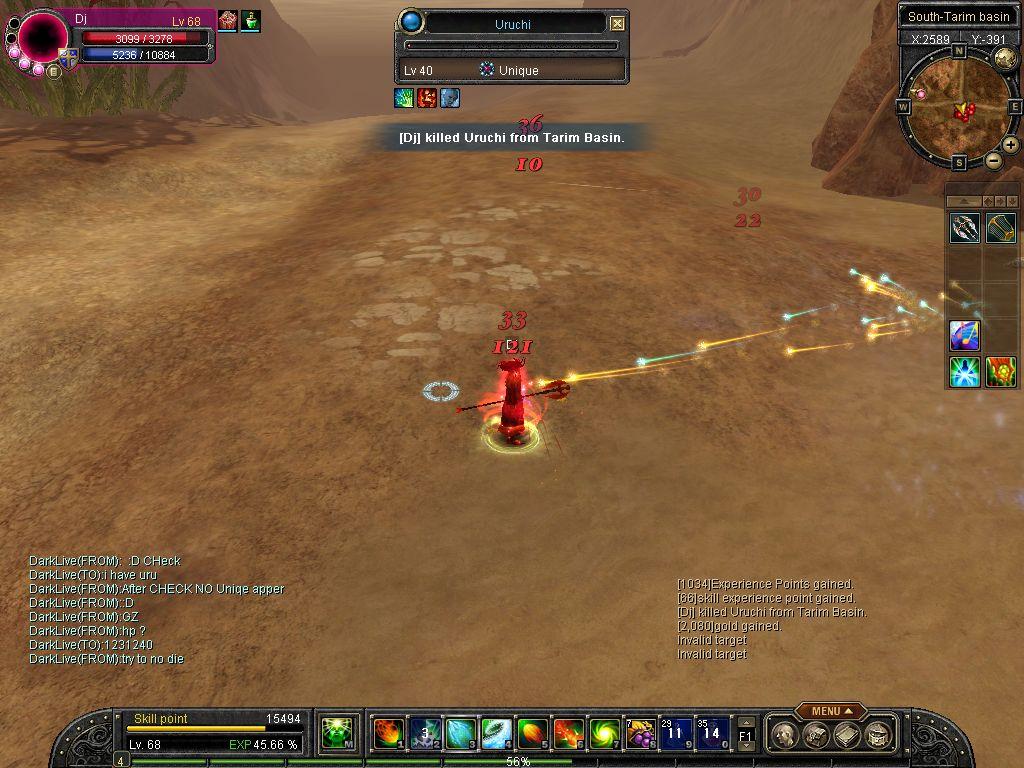This screenshot has height=768, width=1024.
Task: Activate the music note skill icon
Action: tap(964, 335)
